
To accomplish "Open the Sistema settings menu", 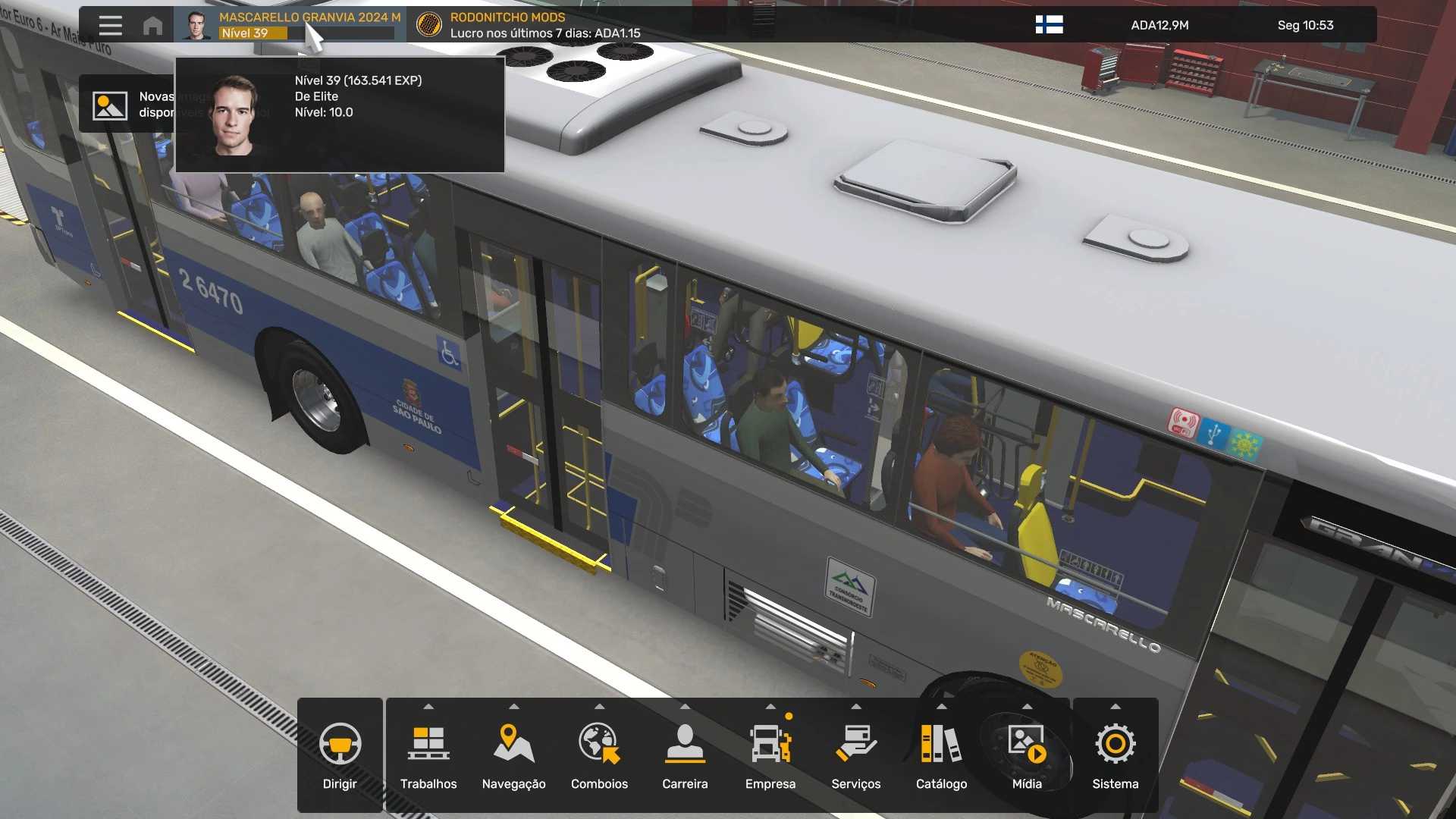I will 1115,755.
